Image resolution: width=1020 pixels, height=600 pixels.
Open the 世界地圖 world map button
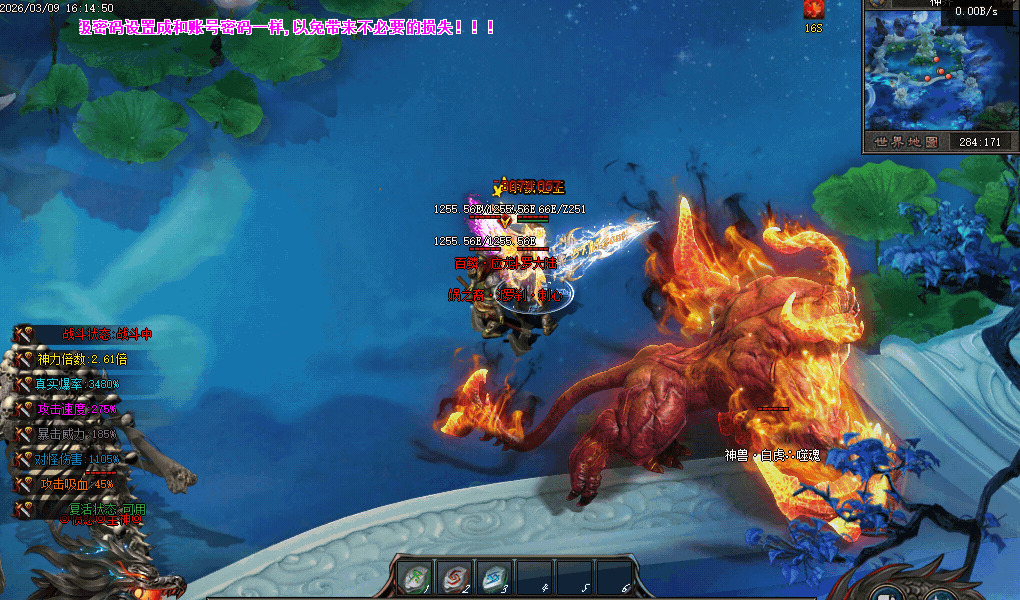click(905, 142)
